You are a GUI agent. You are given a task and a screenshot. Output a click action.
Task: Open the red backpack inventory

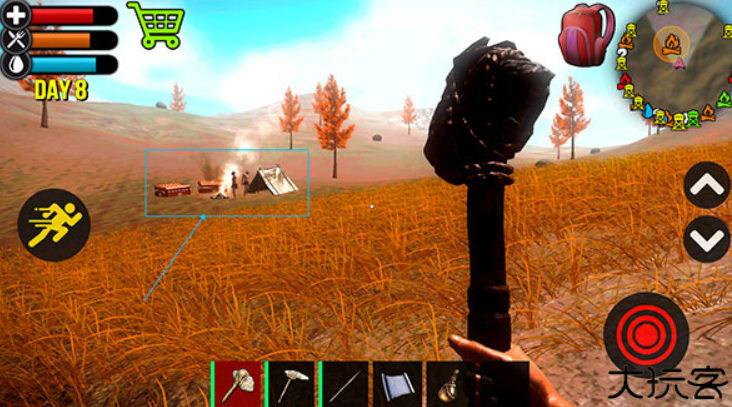click(586, 33)
